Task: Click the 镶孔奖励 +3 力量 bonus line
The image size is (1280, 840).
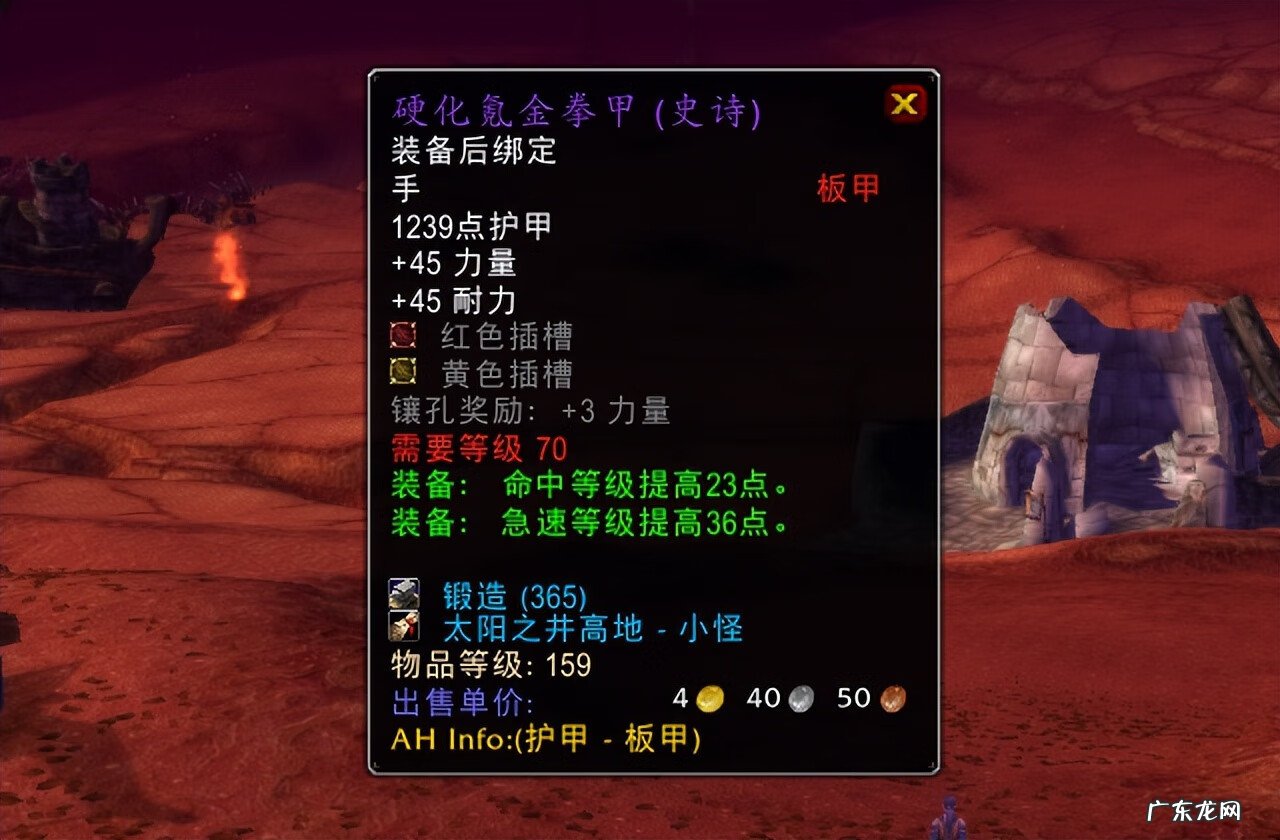Action: click(530, 411)
